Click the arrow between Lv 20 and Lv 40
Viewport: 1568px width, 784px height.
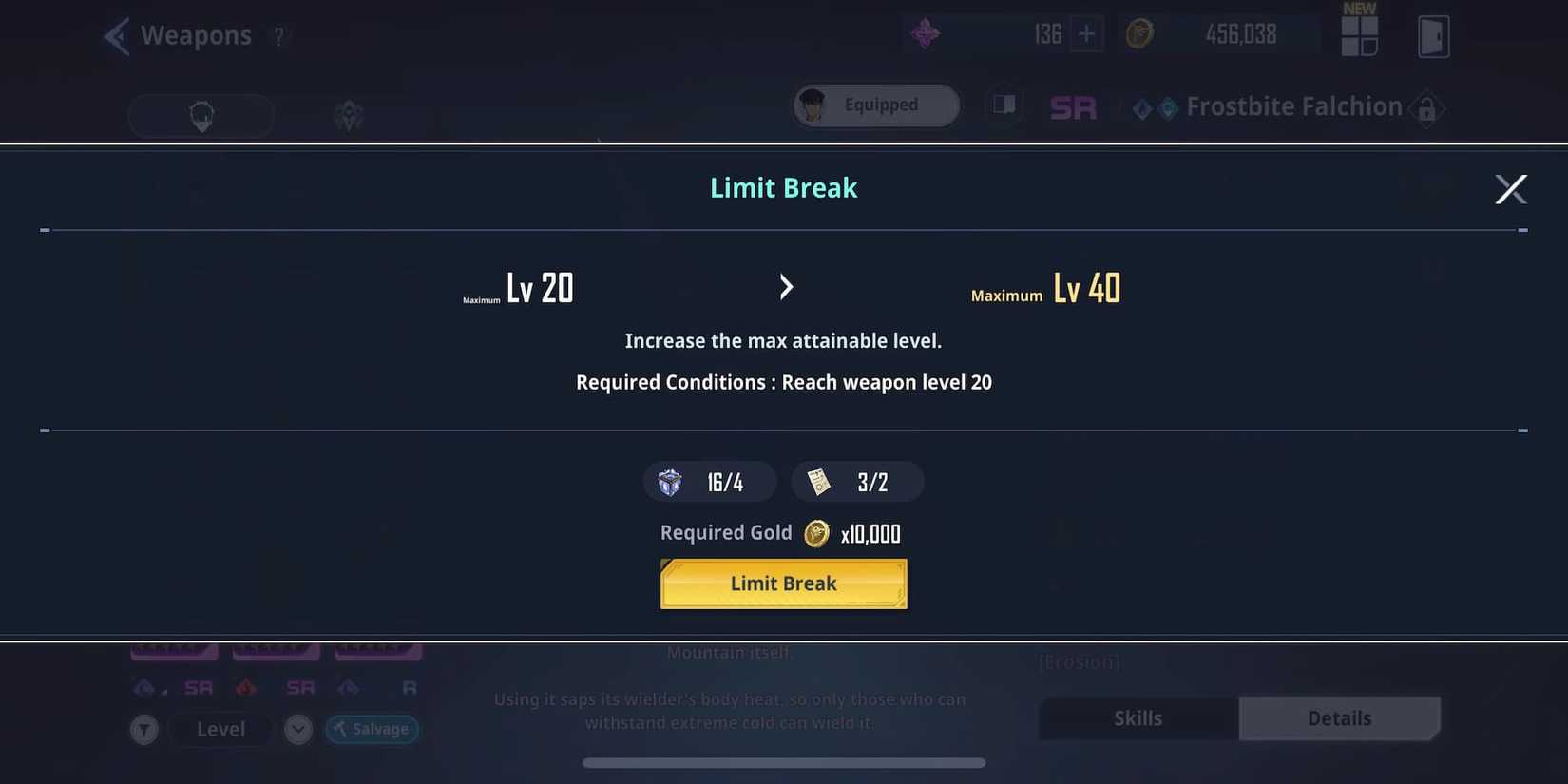[x=786, y=286]
